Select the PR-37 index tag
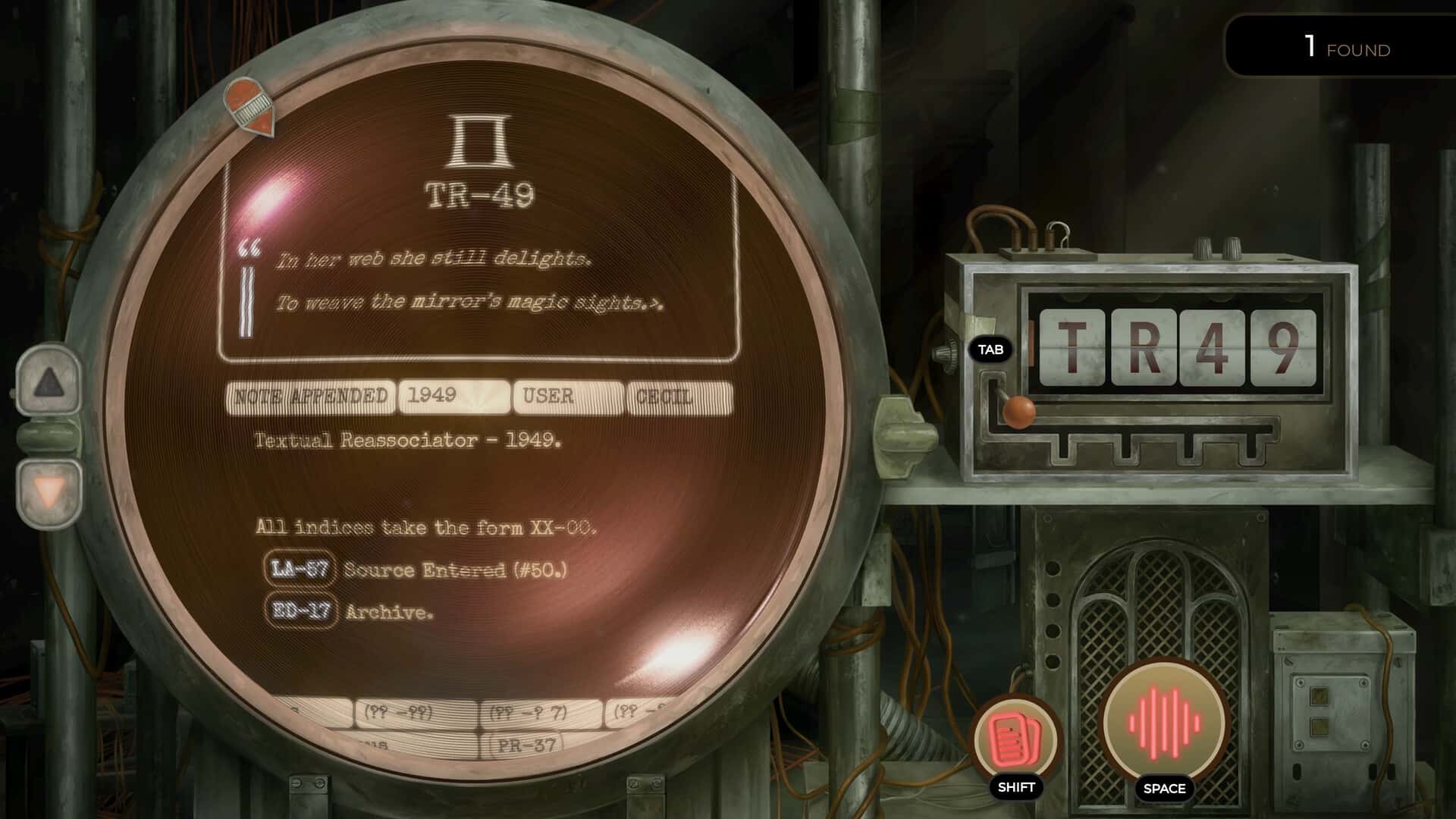The image size is (1456, 819). pos(528,745)
